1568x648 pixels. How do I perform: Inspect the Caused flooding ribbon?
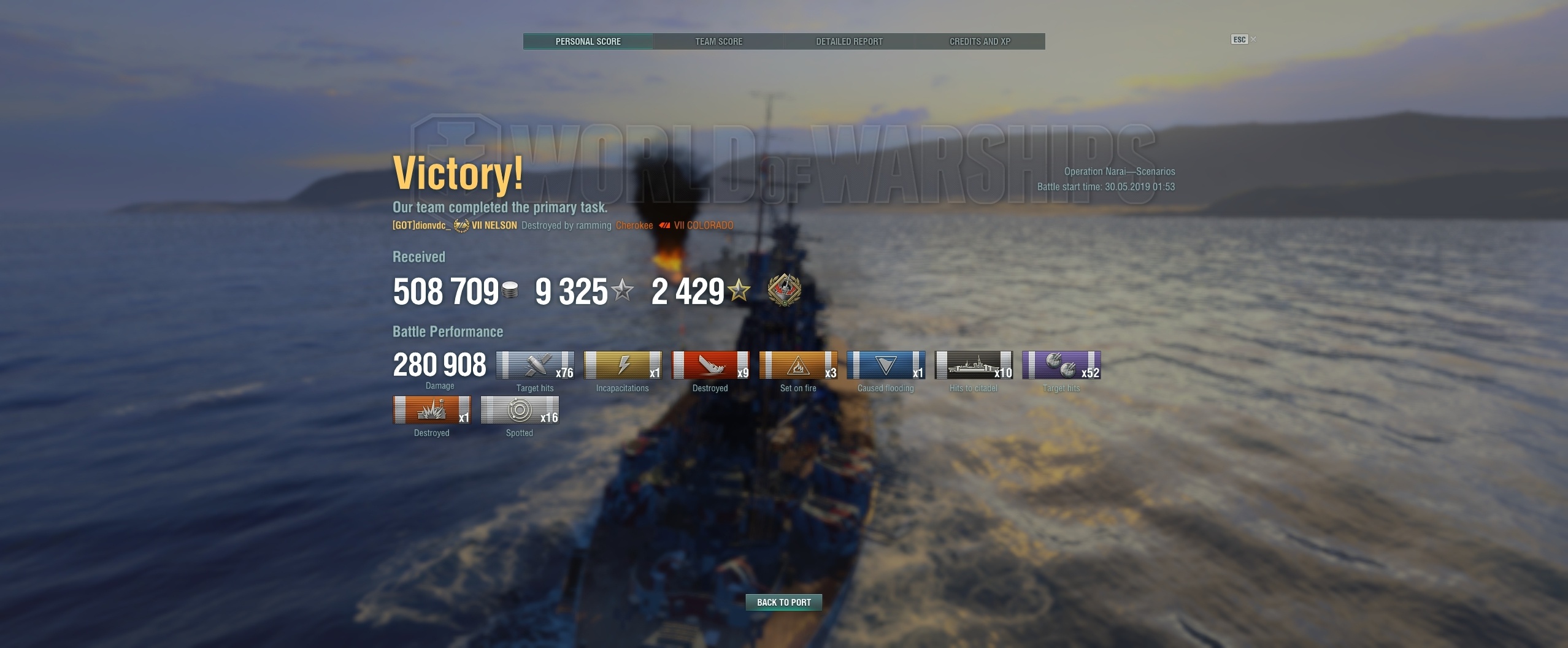[x=885, y=365]
